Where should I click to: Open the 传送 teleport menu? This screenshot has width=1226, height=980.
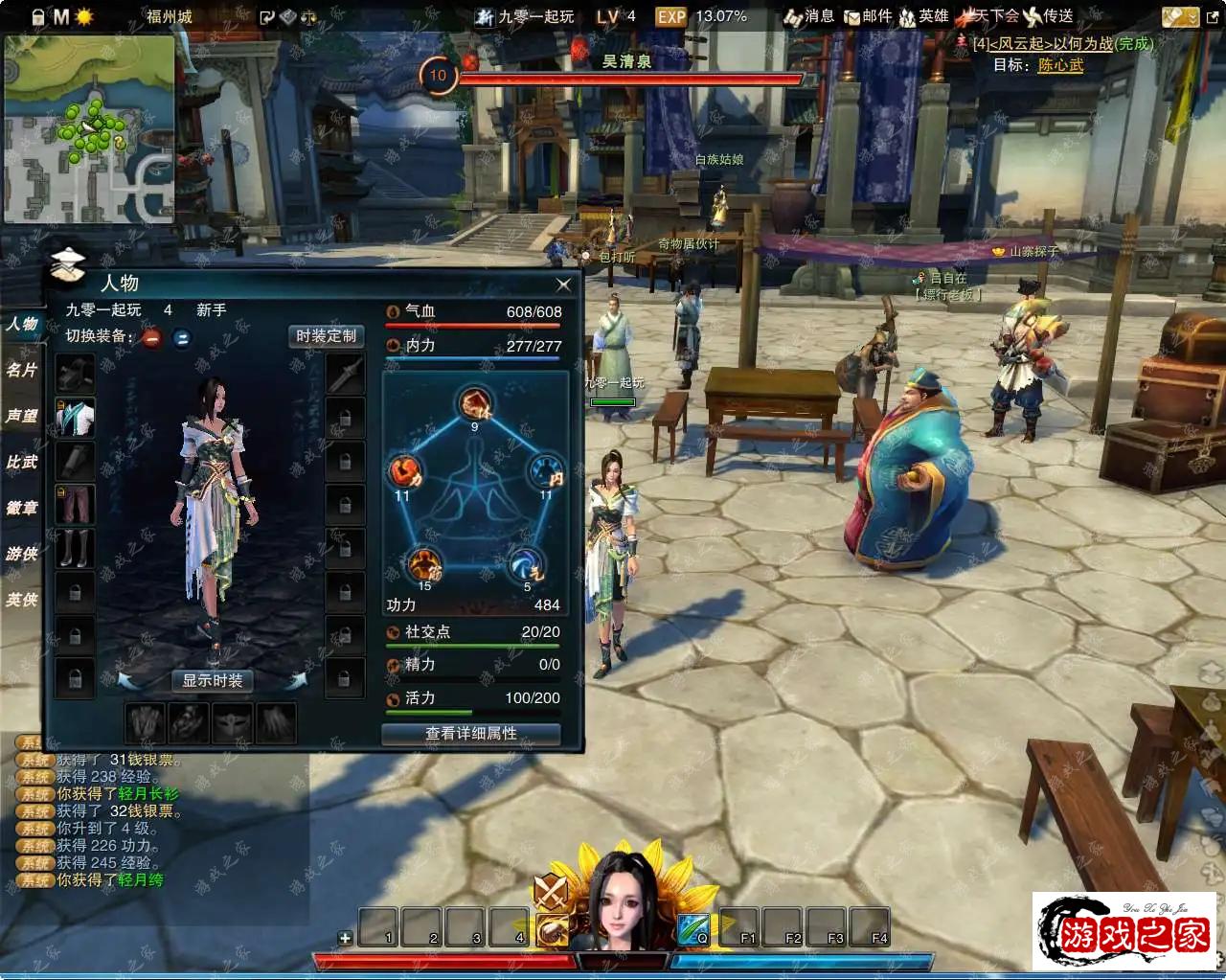click(x=1049, y=16)
